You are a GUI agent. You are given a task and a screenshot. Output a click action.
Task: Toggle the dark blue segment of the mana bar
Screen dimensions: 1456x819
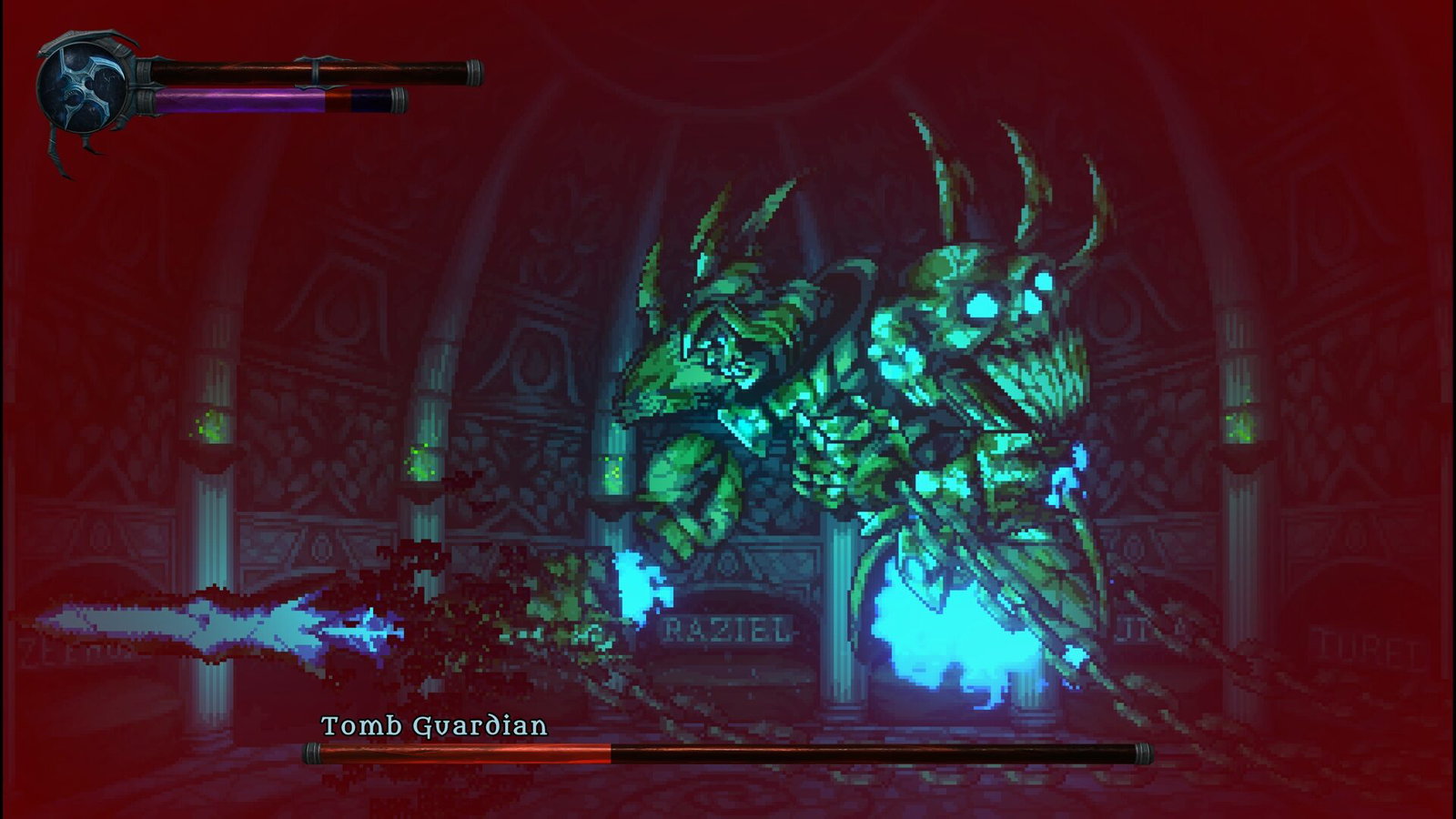point(369,96)
